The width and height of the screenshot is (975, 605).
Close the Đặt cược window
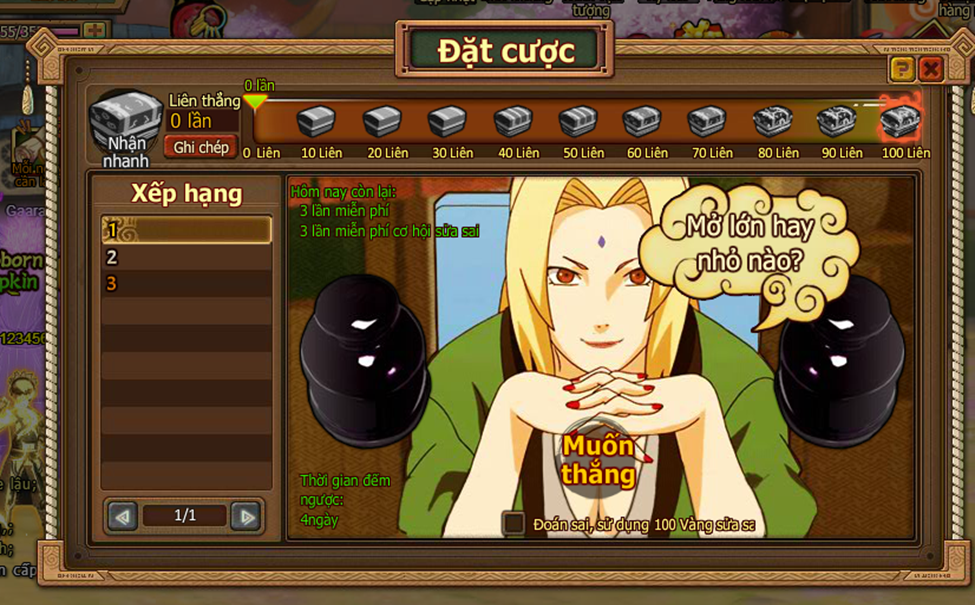[931, 69]
